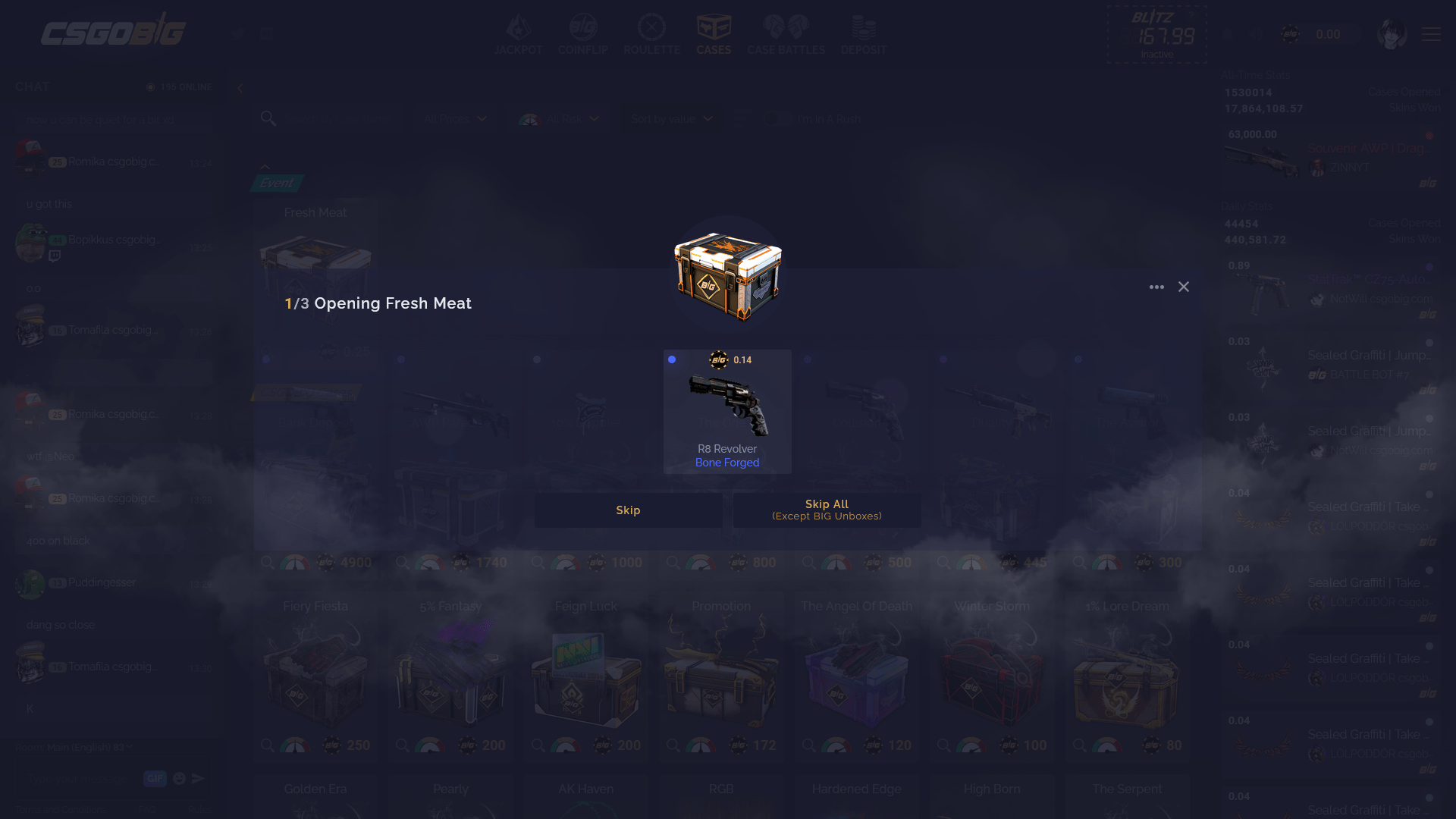Click the GIF button in chat

(155, 778)
